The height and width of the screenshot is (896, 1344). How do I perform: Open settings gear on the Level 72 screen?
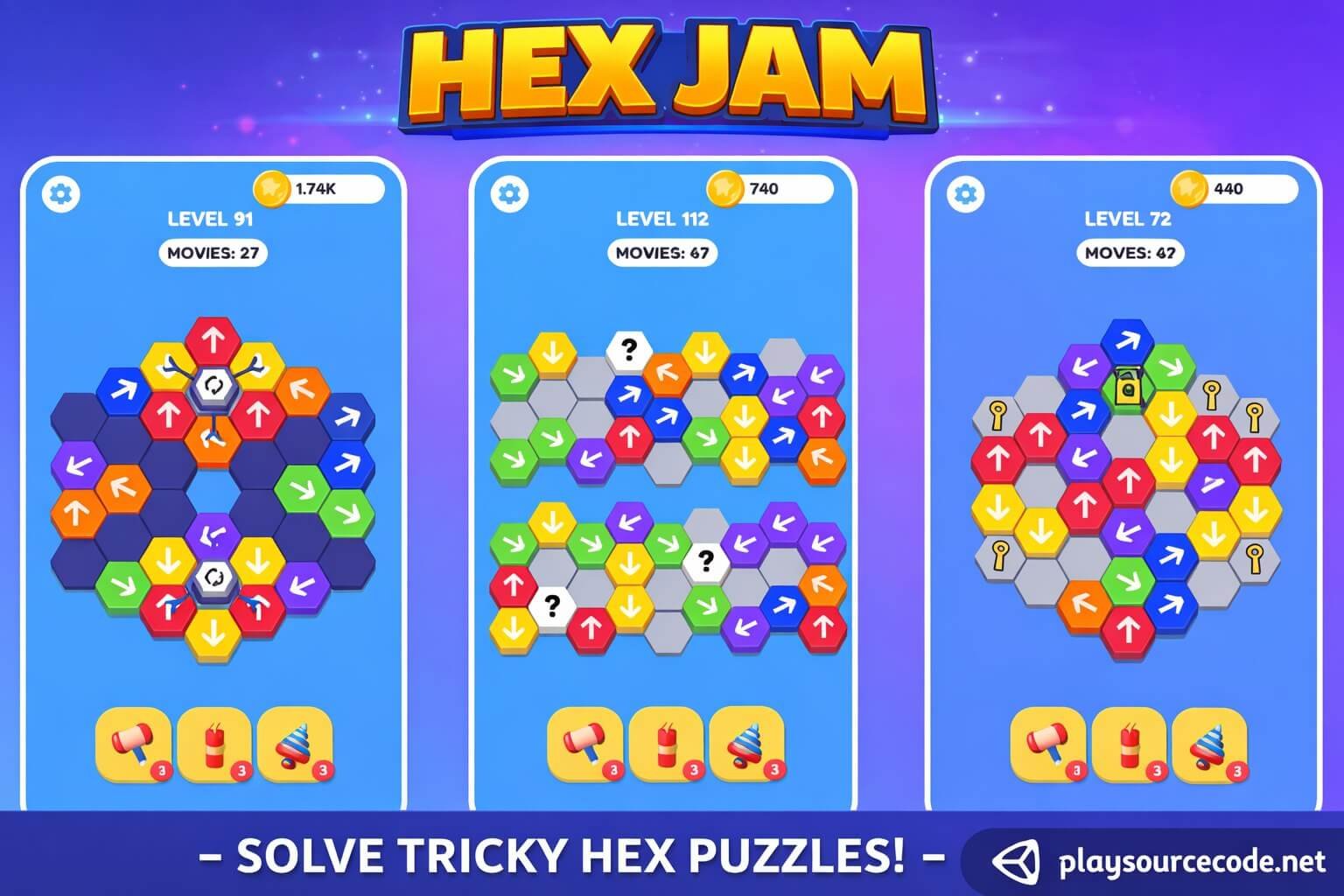tap(964, 192)
